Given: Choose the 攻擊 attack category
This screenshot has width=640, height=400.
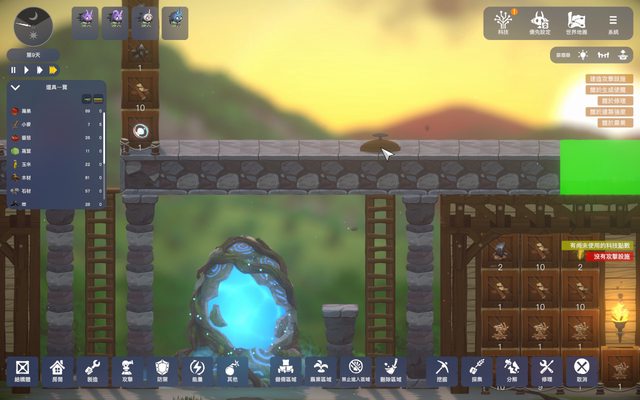Looking at the screenshot, I should tap(127, 370).
